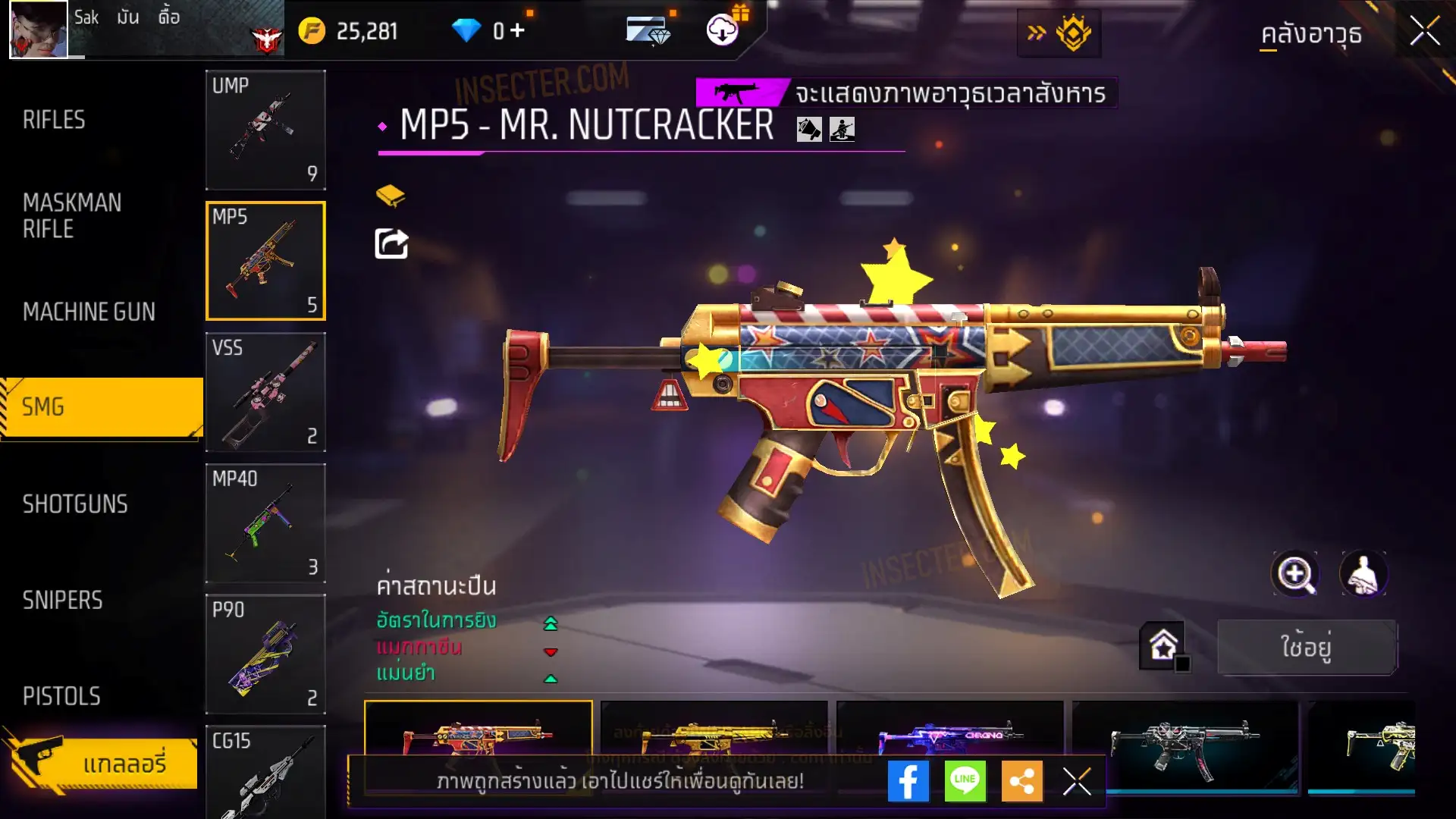Image resolution: width=1456 pixels, height=819 pixels.
Task: Share the image to Facebook
Action: [x=908, y=781]
